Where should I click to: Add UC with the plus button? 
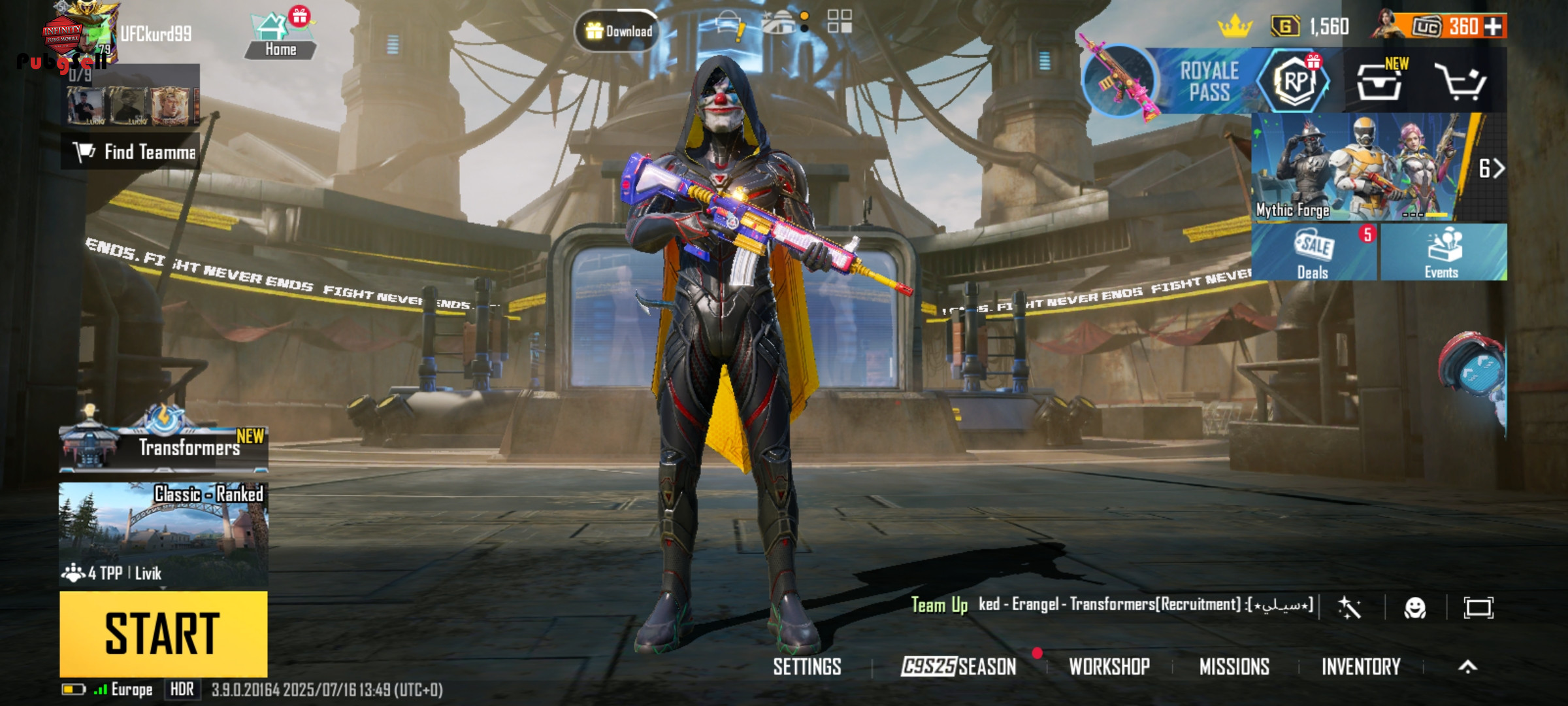[1493, 27]
